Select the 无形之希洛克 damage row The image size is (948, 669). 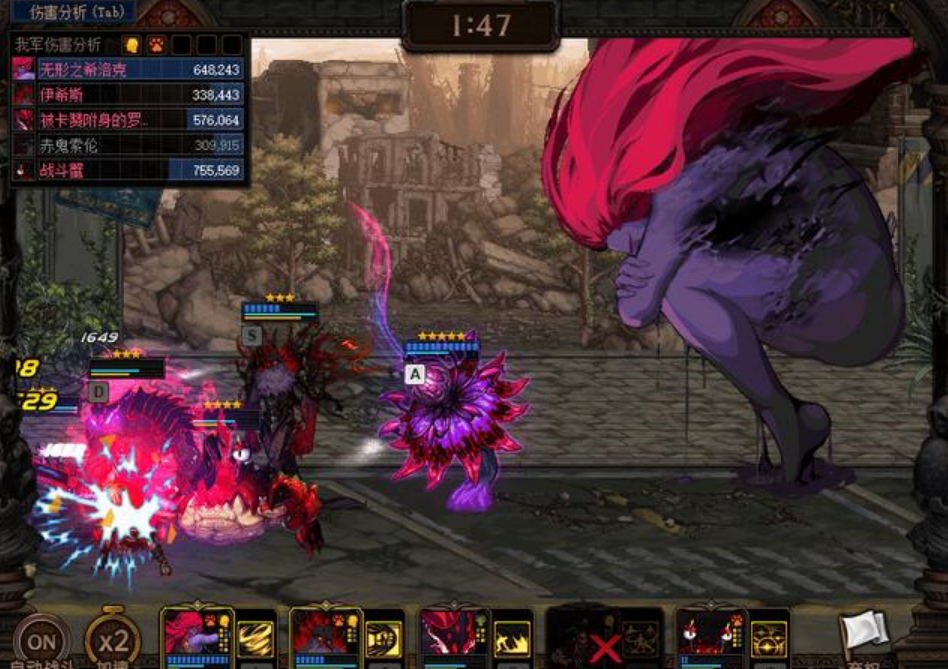pyautogui.click(x=128, y=70)
